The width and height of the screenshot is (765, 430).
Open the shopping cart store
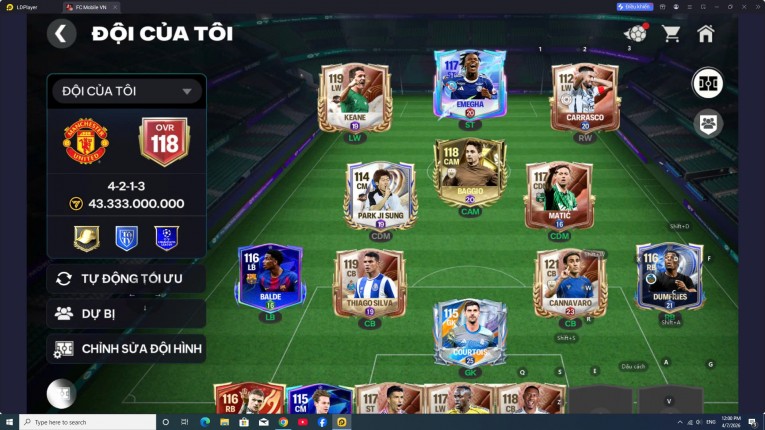[671, 34]
